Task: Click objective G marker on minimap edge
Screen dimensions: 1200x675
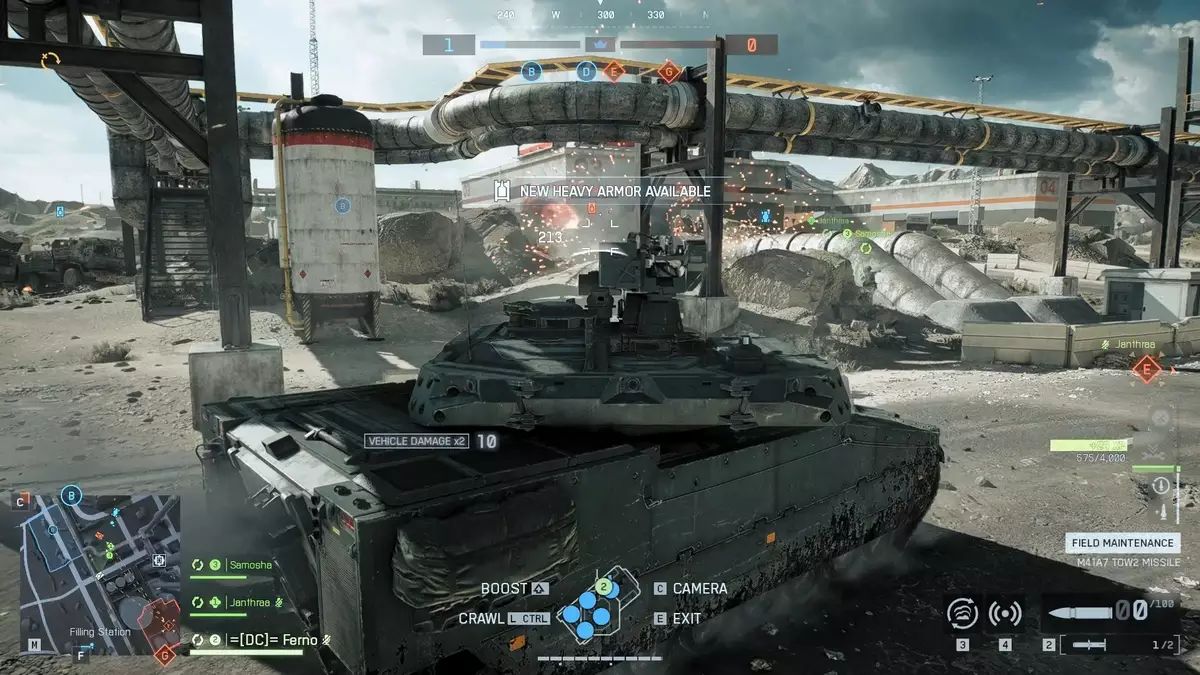Action: pyautogui.click(x=166, y=654)
